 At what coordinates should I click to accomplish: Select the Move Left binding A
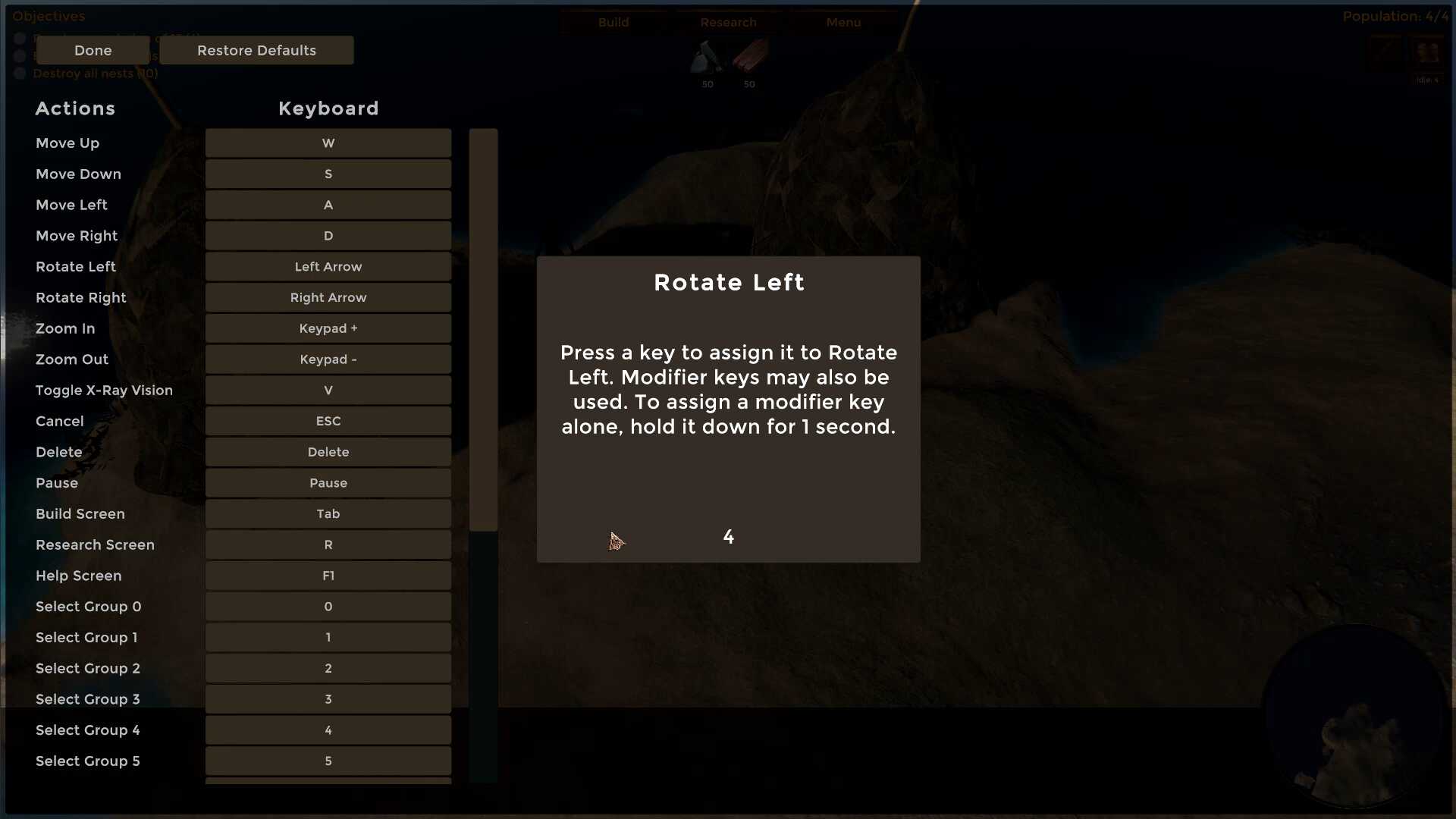328,206
